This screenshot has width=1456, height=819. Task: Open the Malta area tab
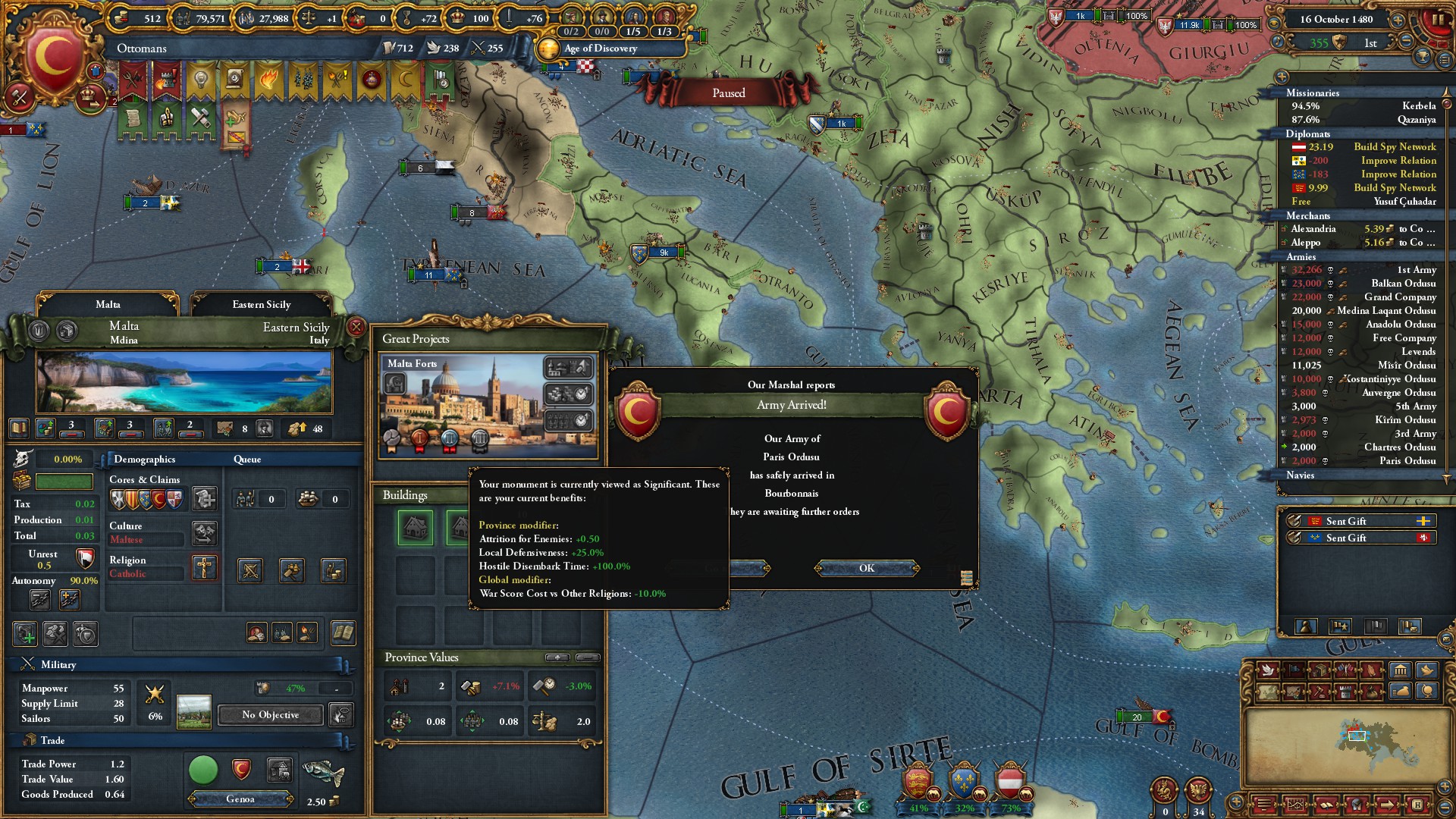coord(108,304)
